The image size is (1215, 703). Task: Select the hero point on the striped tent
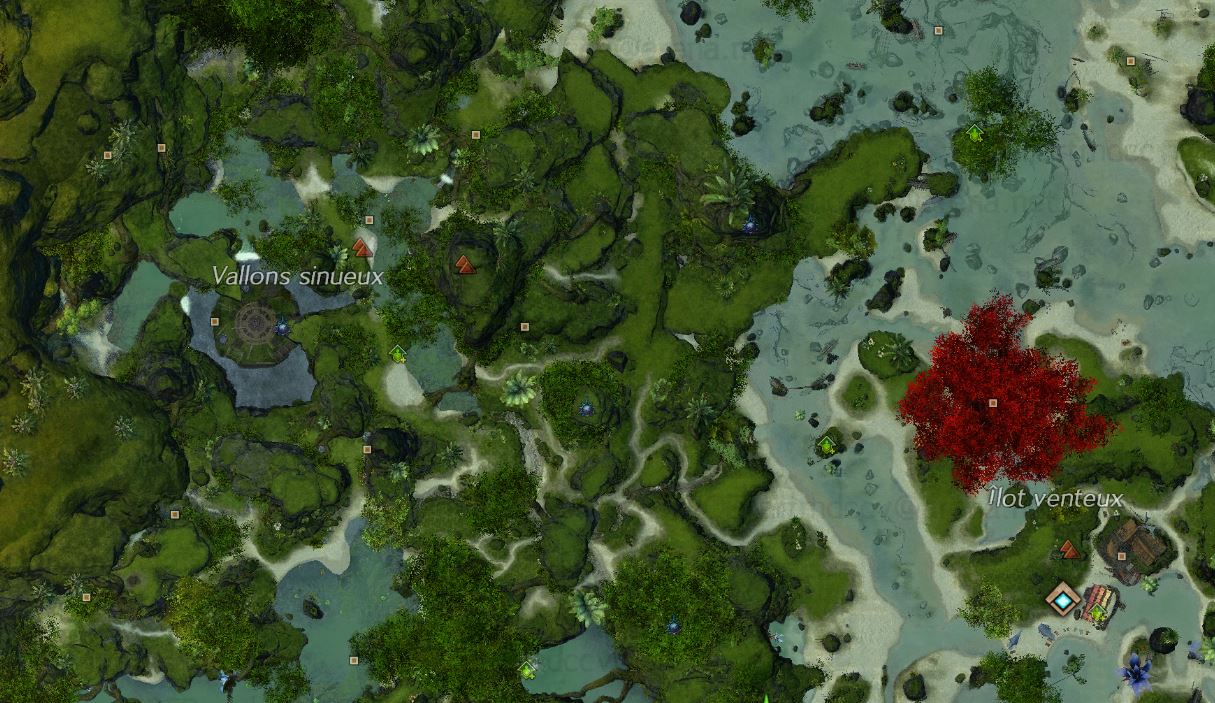click(x=1098, y=612)
